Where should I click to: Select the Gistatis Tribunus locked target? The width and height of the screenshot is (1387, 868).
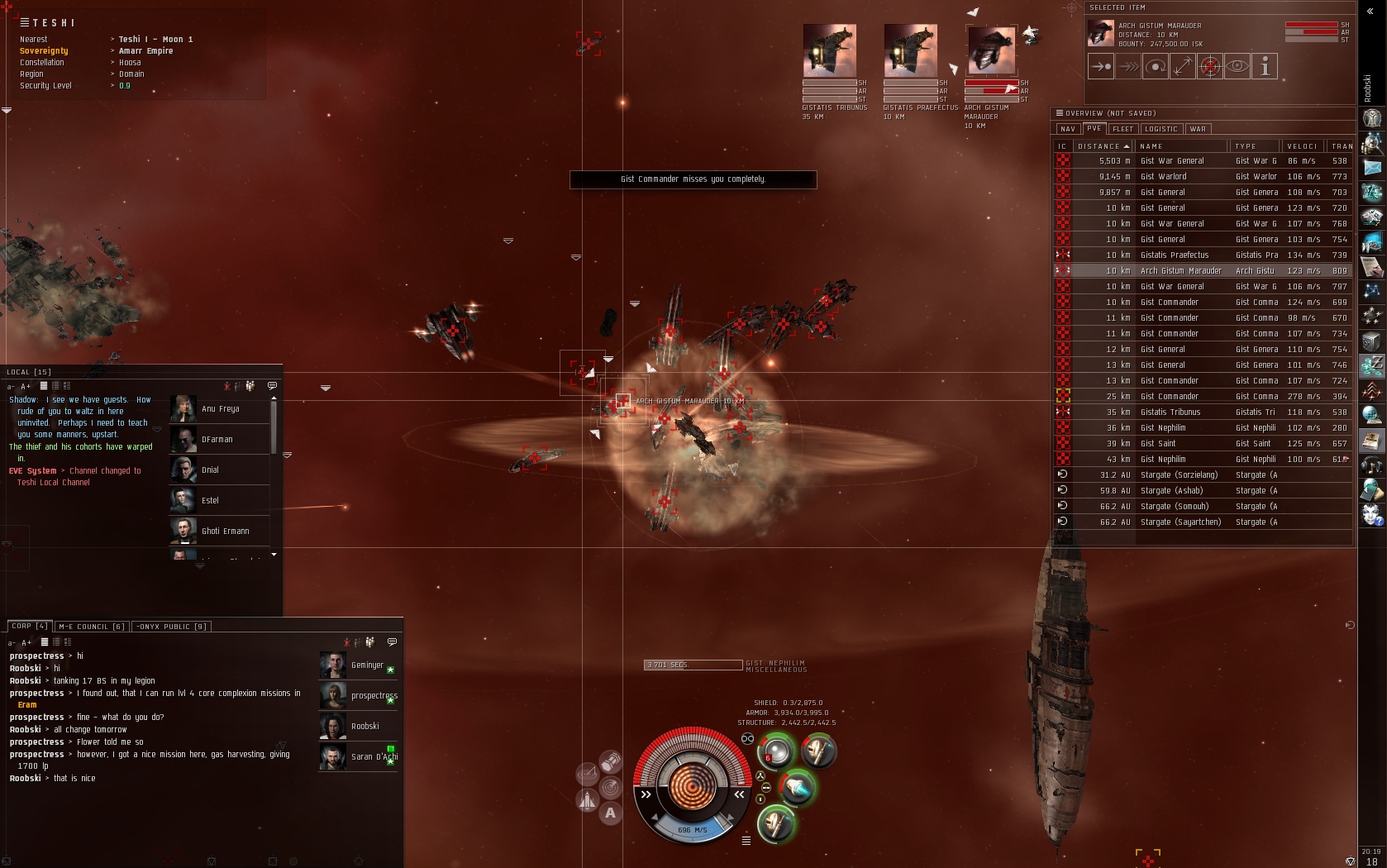pos(829,51)
